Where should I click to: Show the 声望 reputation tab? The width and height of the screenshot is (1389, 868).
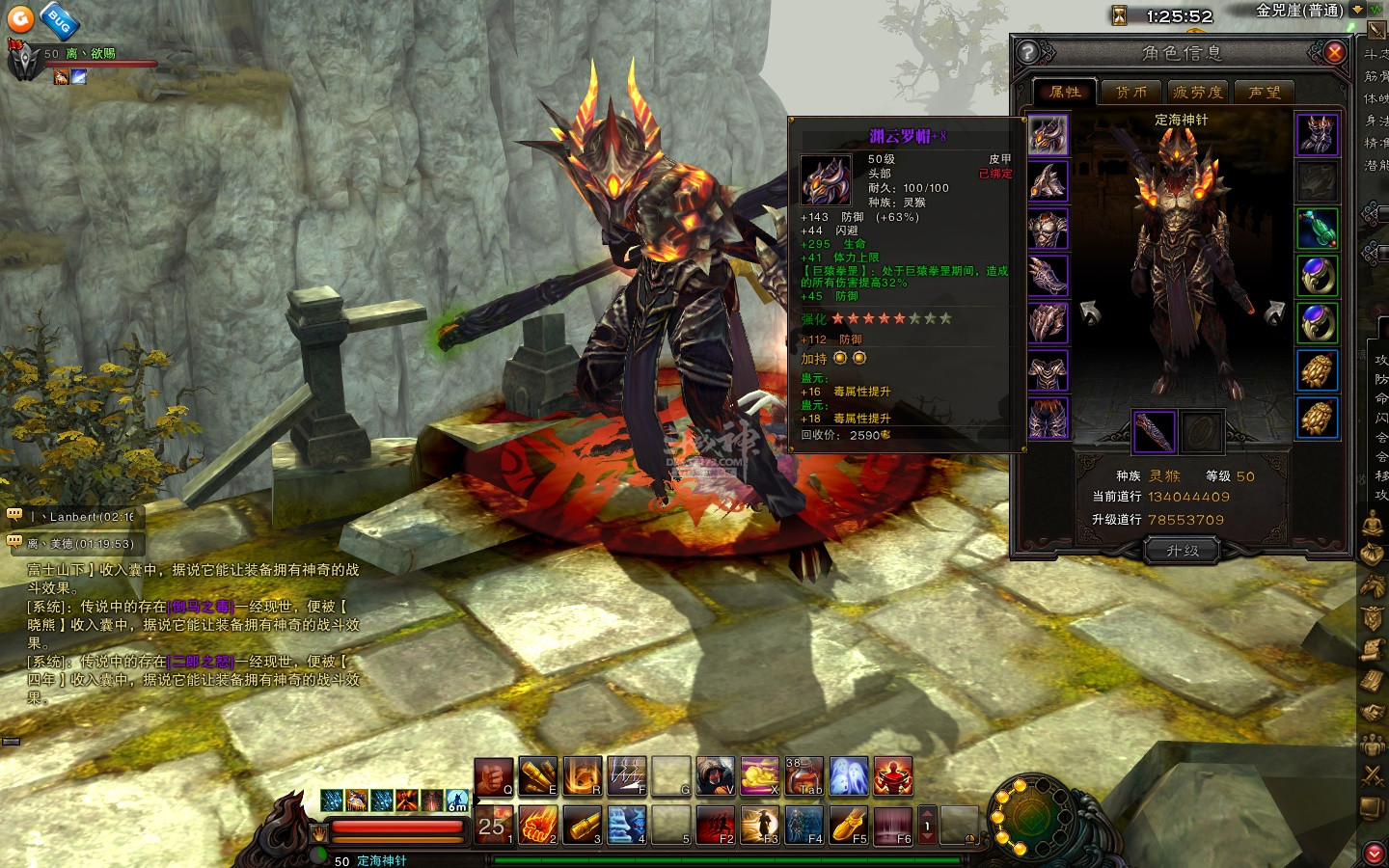(1265, 92)
